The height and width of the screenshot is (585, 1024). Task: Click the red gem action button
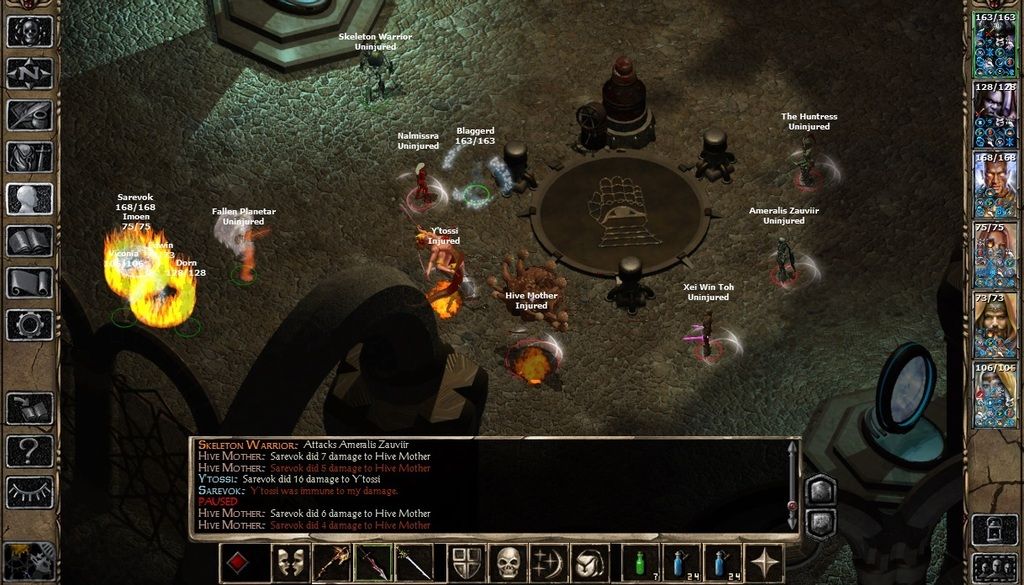(237, 563)
